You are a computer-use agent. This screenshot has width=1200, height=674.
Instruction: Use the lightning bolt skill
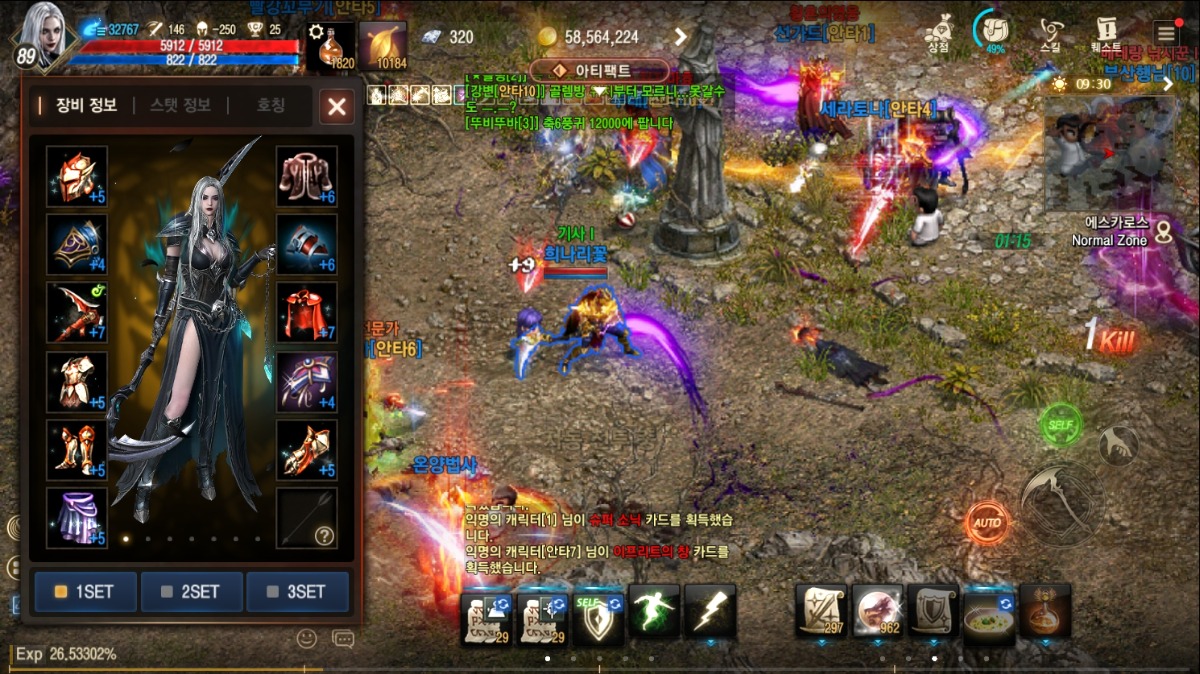click(710, 612)
